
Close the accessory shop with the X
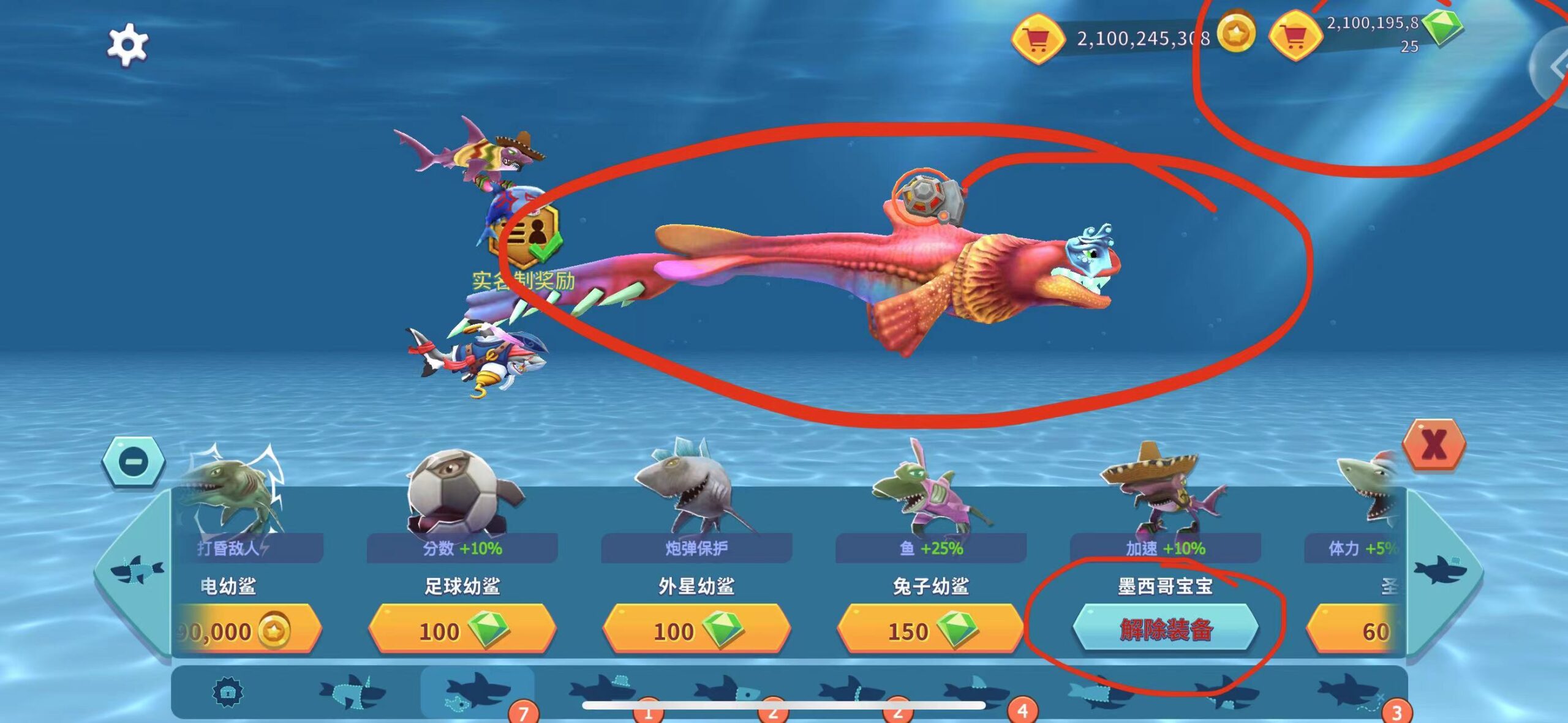click(1434, 445)
